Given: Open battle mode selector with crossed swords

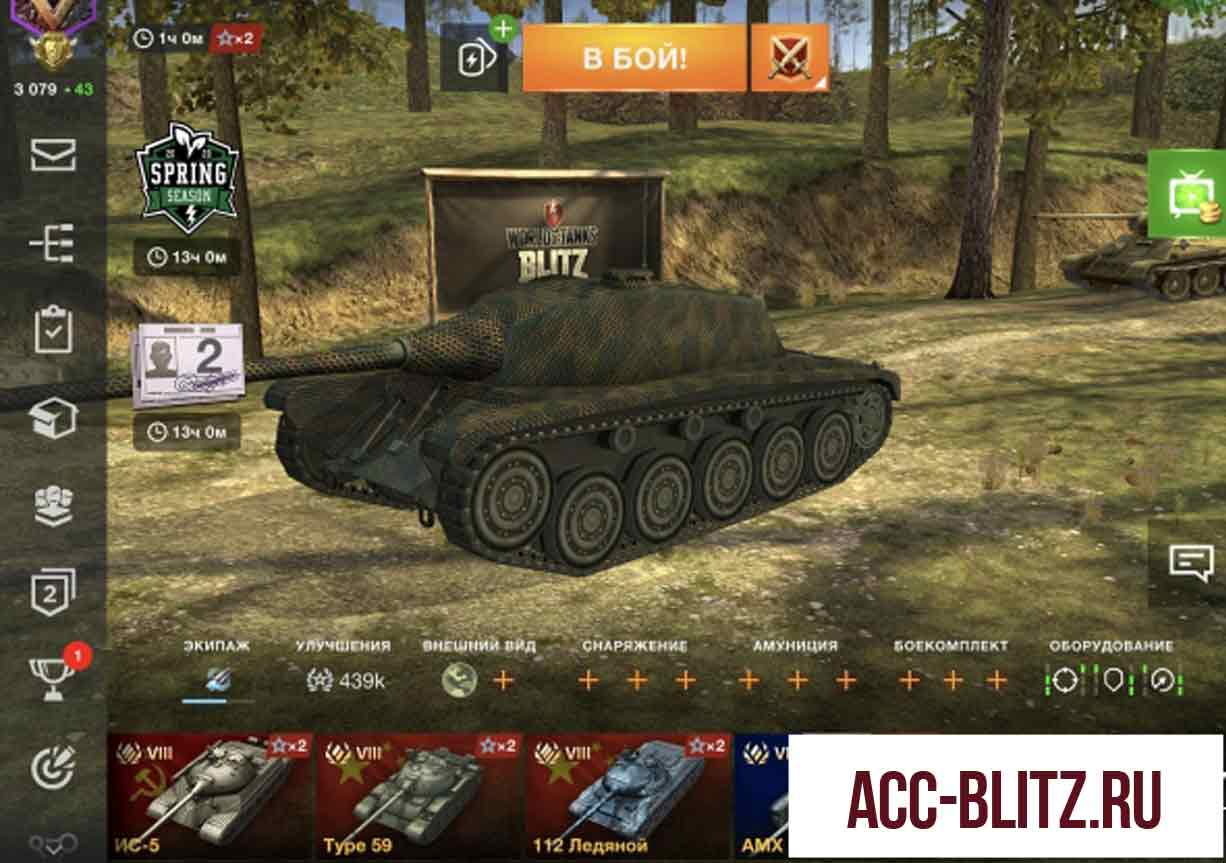Looking at the screenshot, I should (789, 58).
